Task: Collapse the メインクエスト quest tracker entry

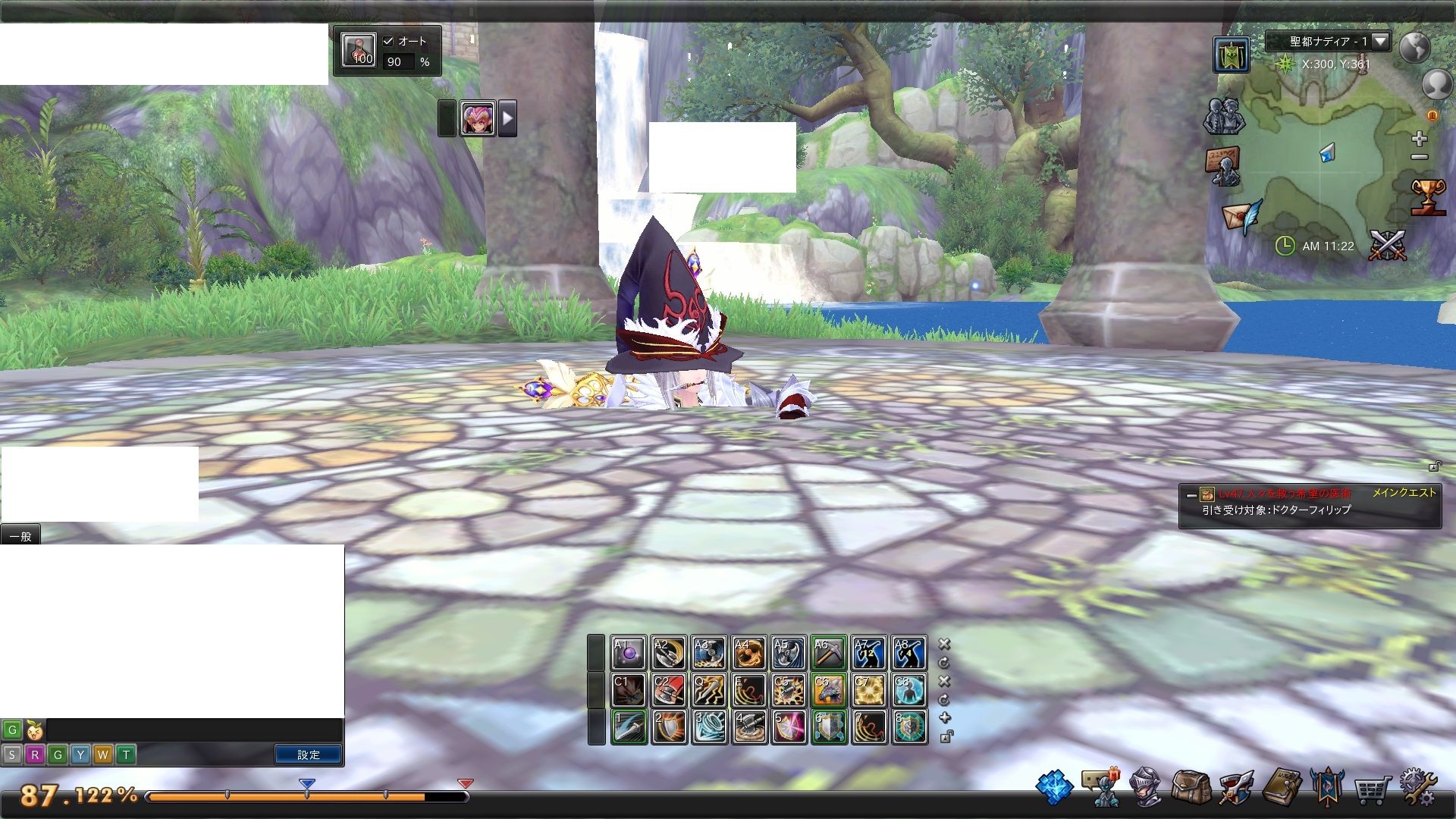Action: point(1191,495)
